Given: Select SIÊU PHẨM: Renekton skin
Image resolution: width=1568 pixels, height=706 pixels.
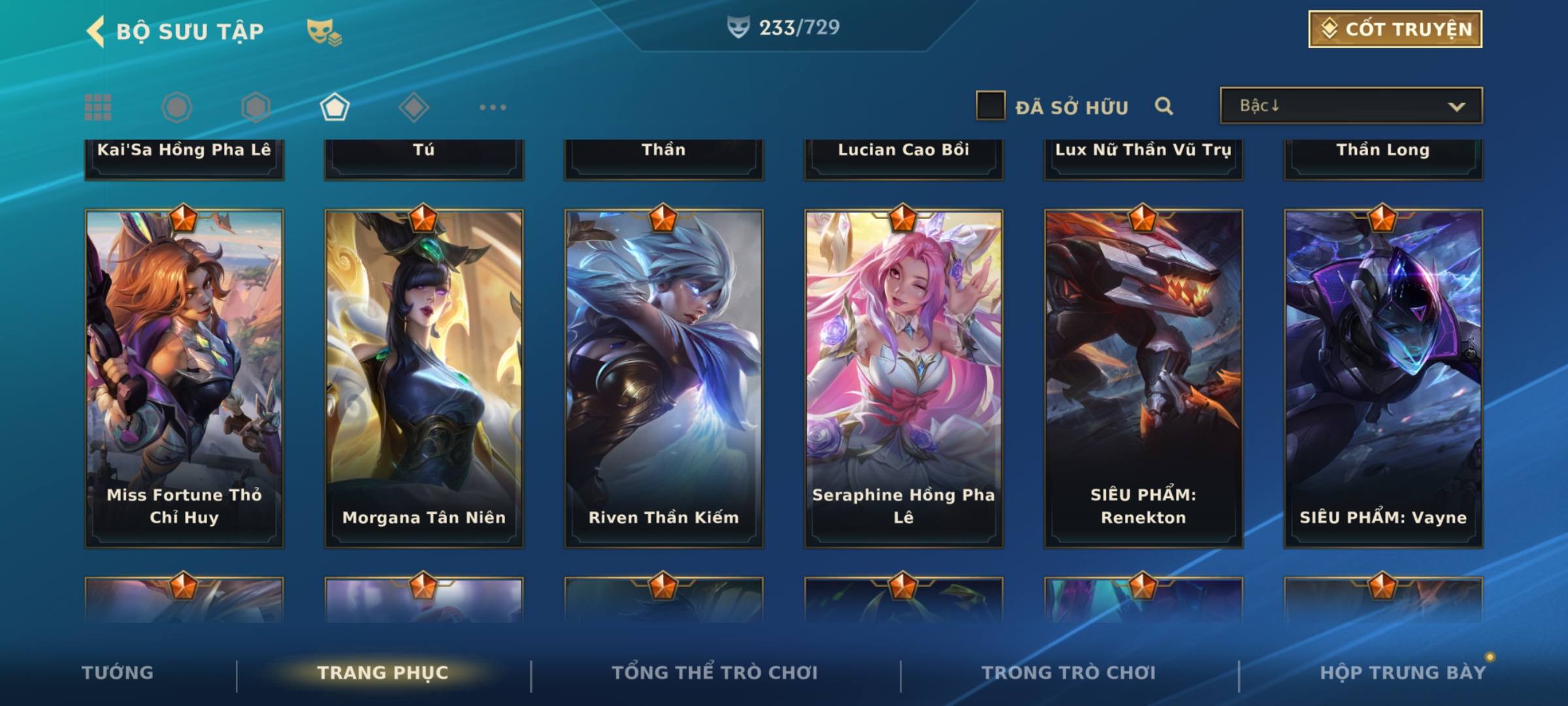Looking at the screenshot, I should pyautogui.click(x=1143, y=378).
